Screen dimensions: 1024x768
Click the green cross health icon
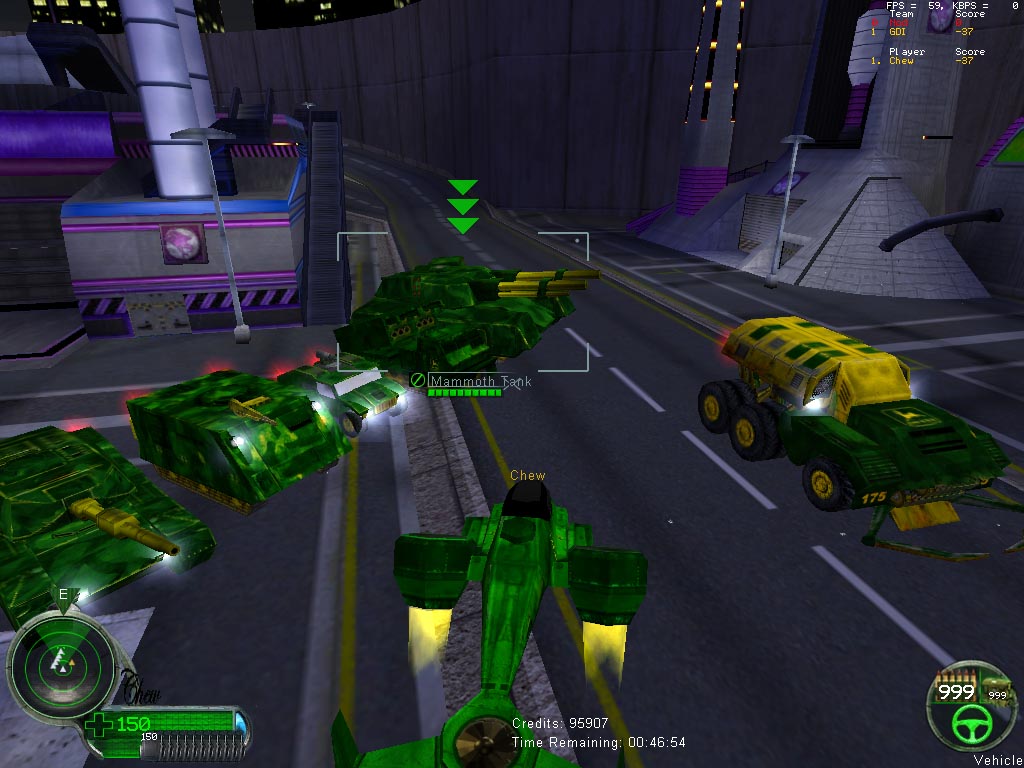pyautogui.click(x=98, y=725)
